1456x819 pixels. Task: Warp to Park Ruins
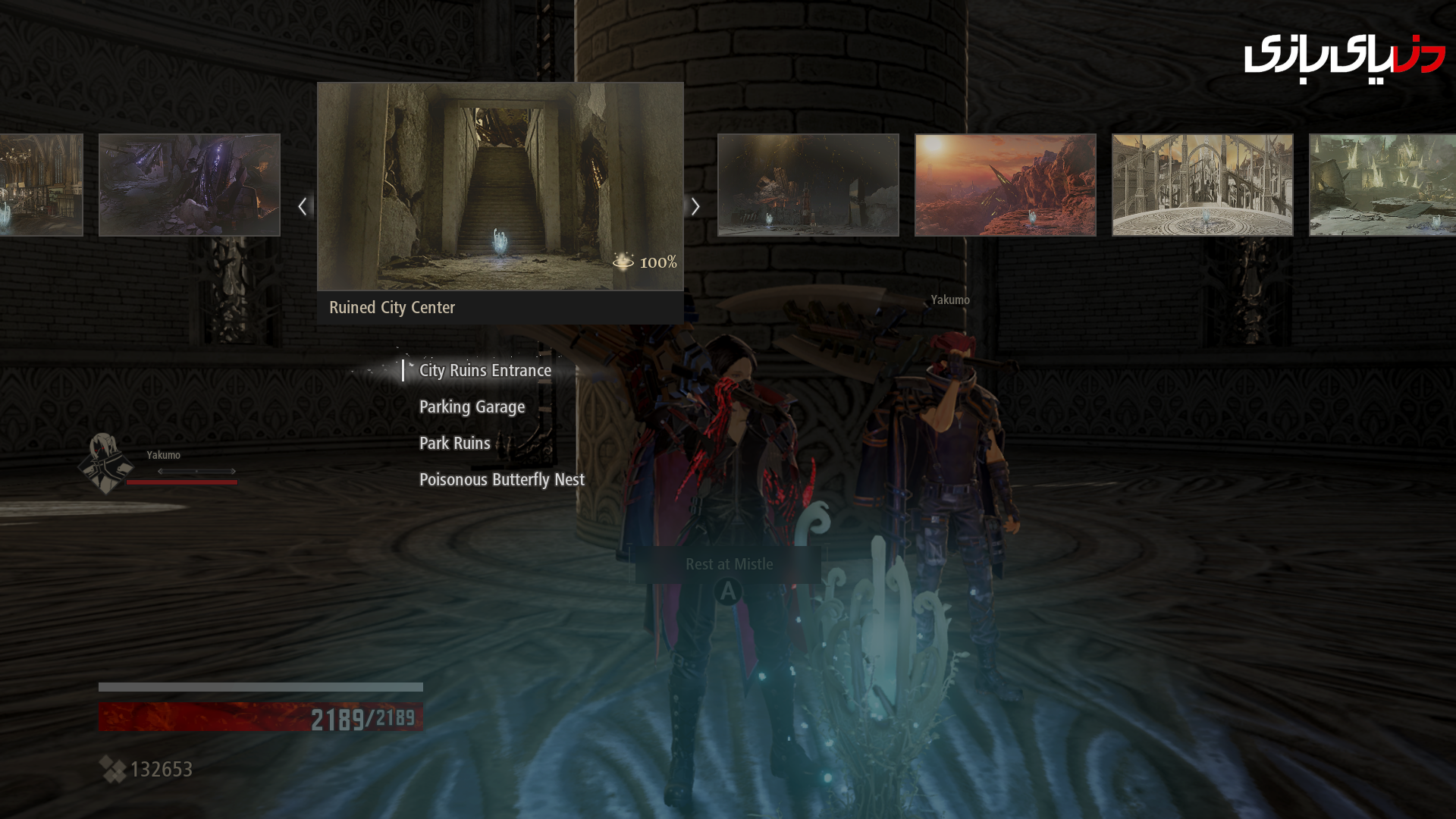454,444
